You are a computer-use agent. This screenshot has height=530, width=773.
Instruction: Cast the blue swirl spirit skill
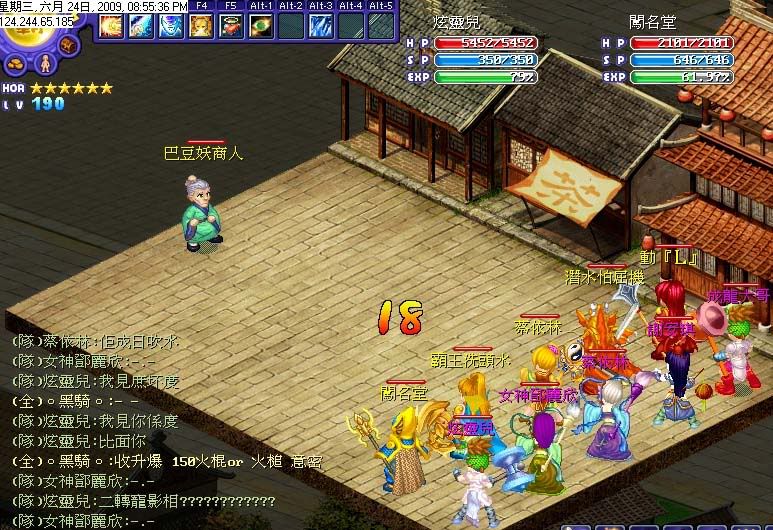click(x=171, y=26)
